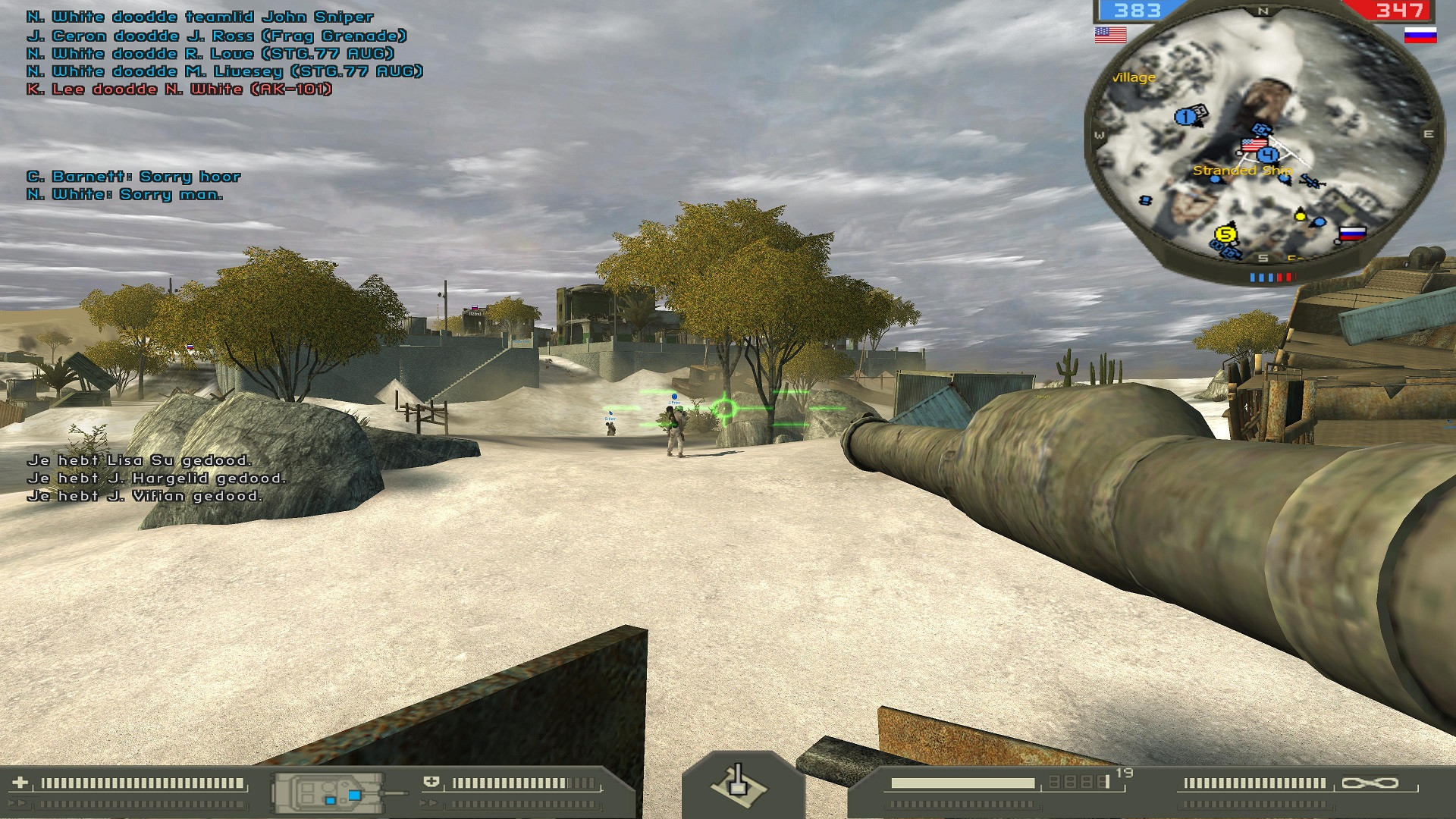The height and width of the screenshot is (819, 1456).
Task: Click the blue helicopter marker near the Stranded Ship
Action: pyautogui.click(x=1312, y=180)
